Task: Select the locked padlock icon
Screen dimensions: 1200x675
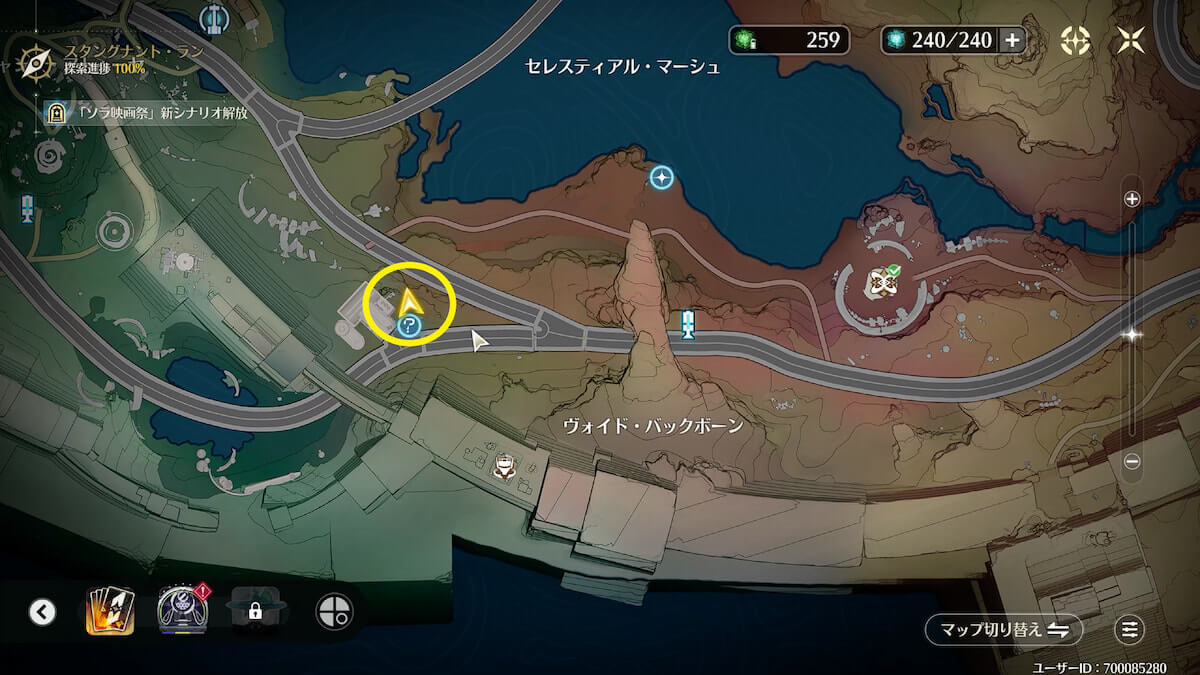Action: coord(255,610)
